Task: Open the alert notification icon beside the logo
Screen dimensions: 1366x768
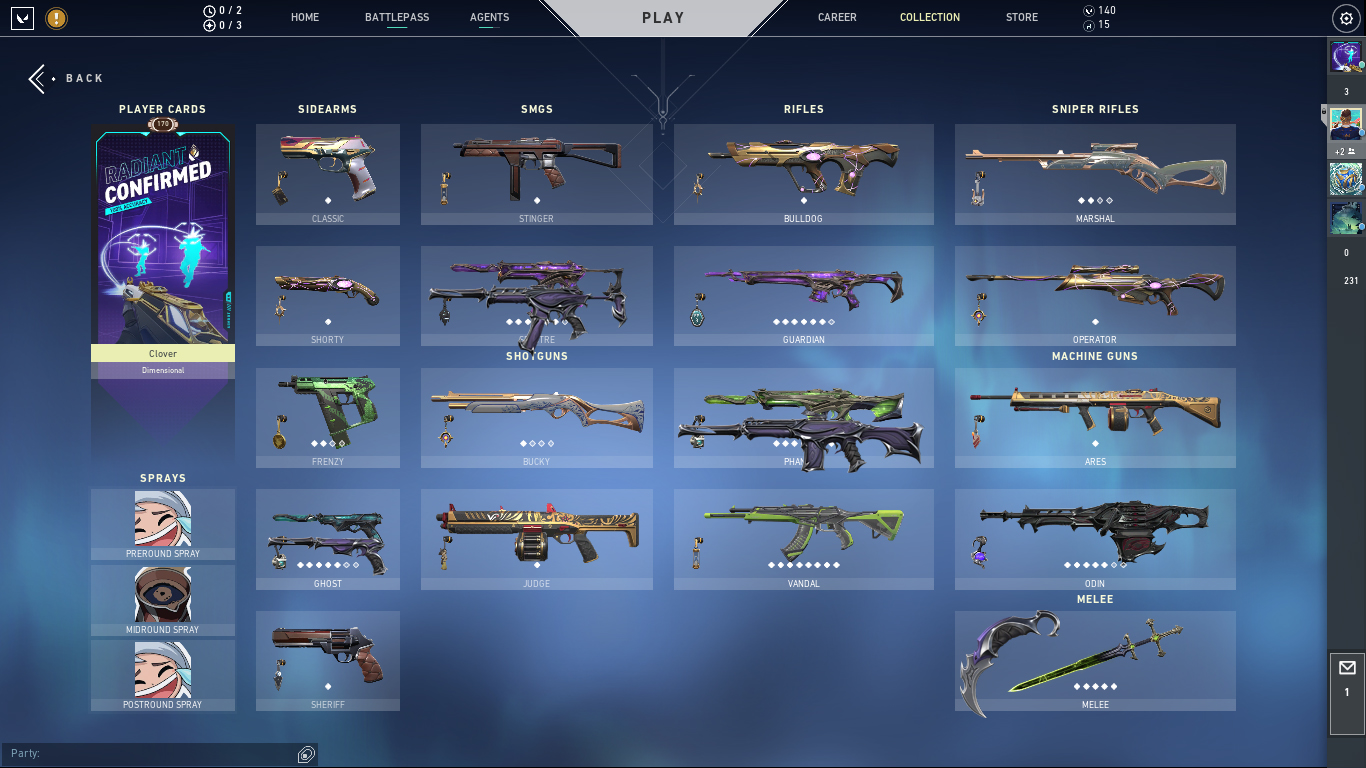Action: tap(57, 17)
